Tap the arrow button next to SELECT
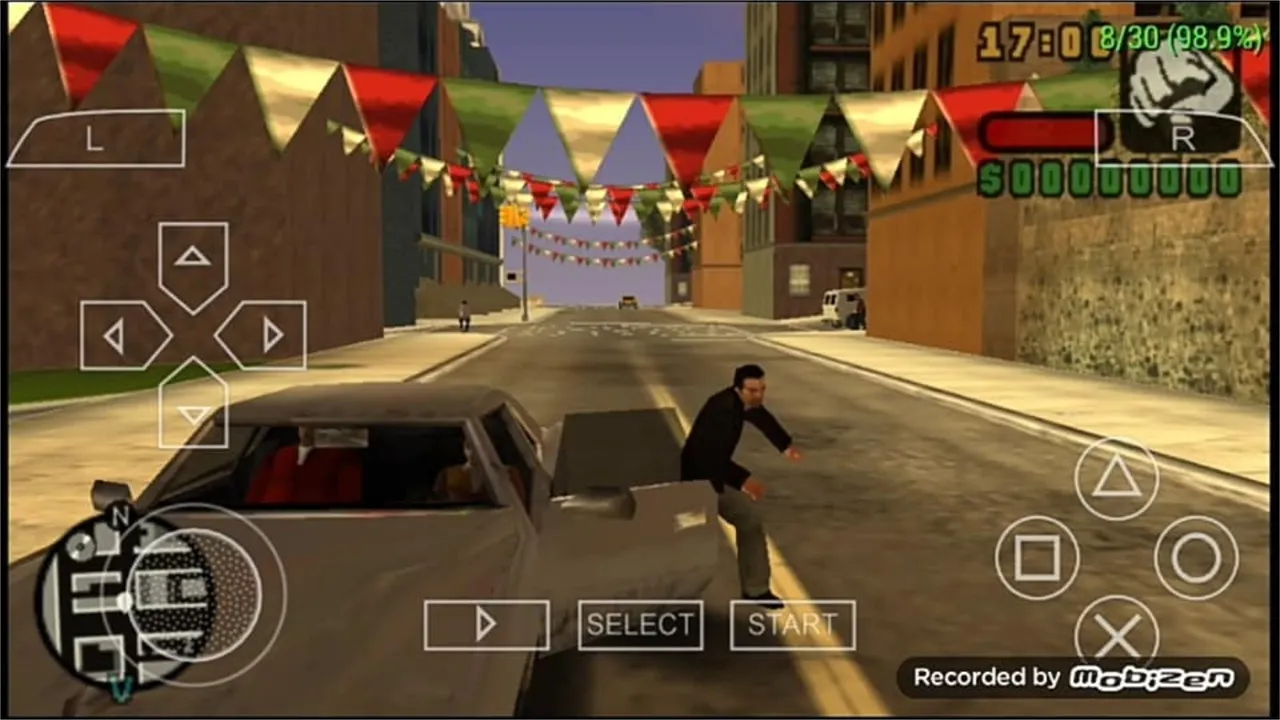Image resolution: width=1280 pixels, height=720 pixels. (487, 624)
